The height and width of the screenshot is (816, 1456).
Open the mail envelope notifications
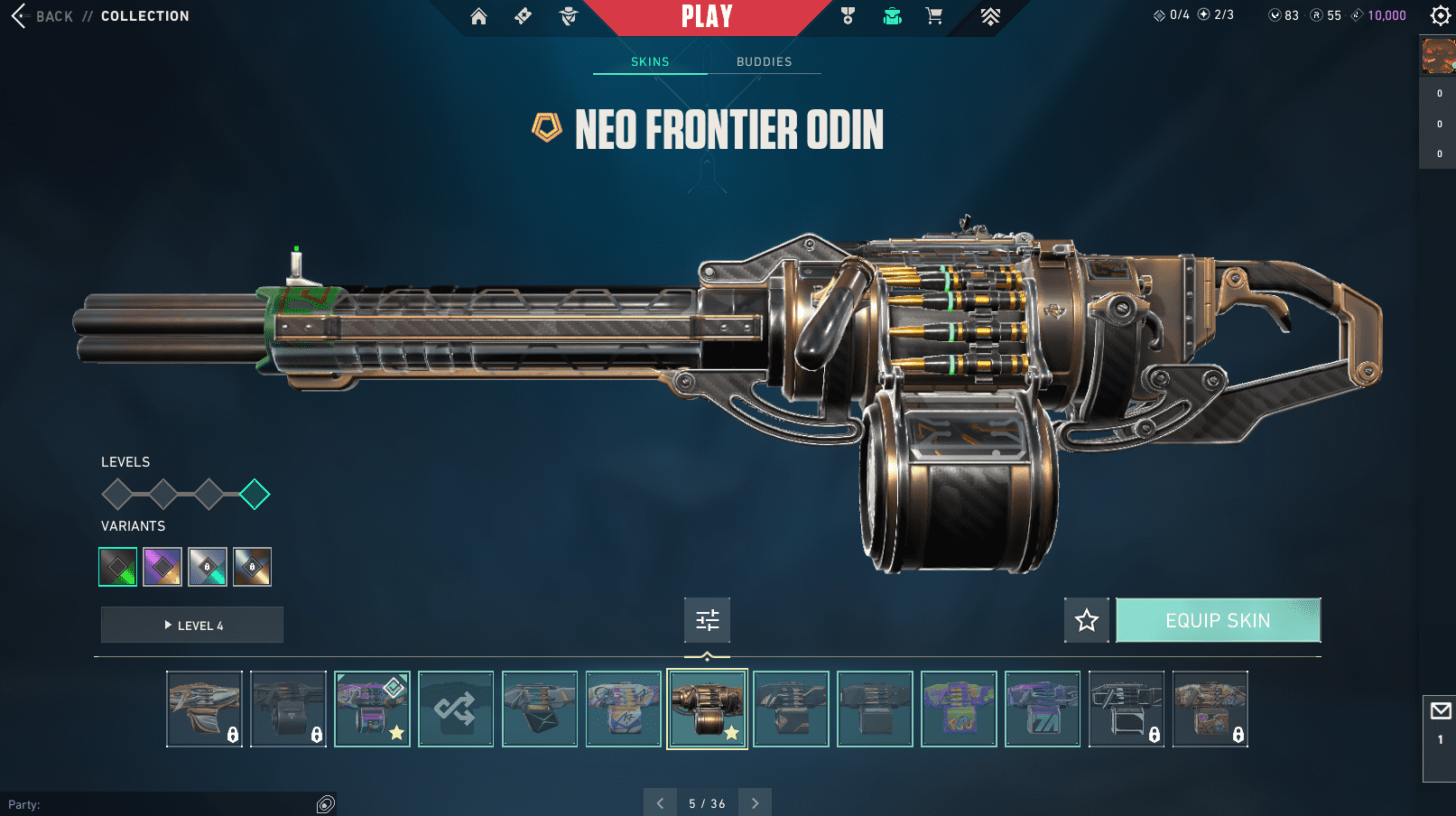tap(1441, 711)
